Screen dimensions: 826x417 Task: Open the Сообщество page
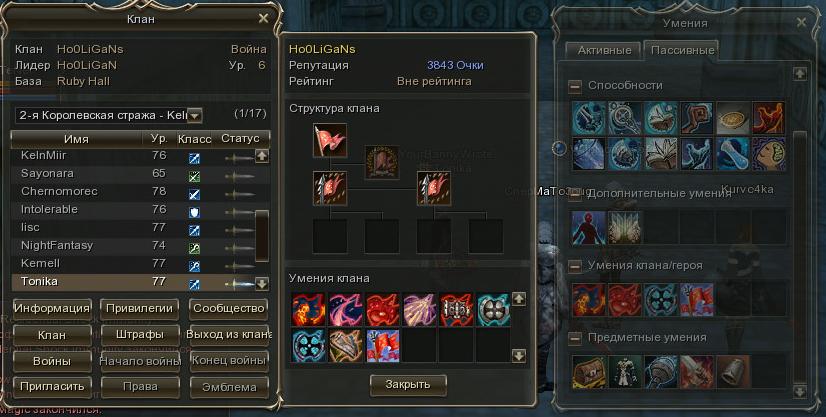[x=228, y=308]
